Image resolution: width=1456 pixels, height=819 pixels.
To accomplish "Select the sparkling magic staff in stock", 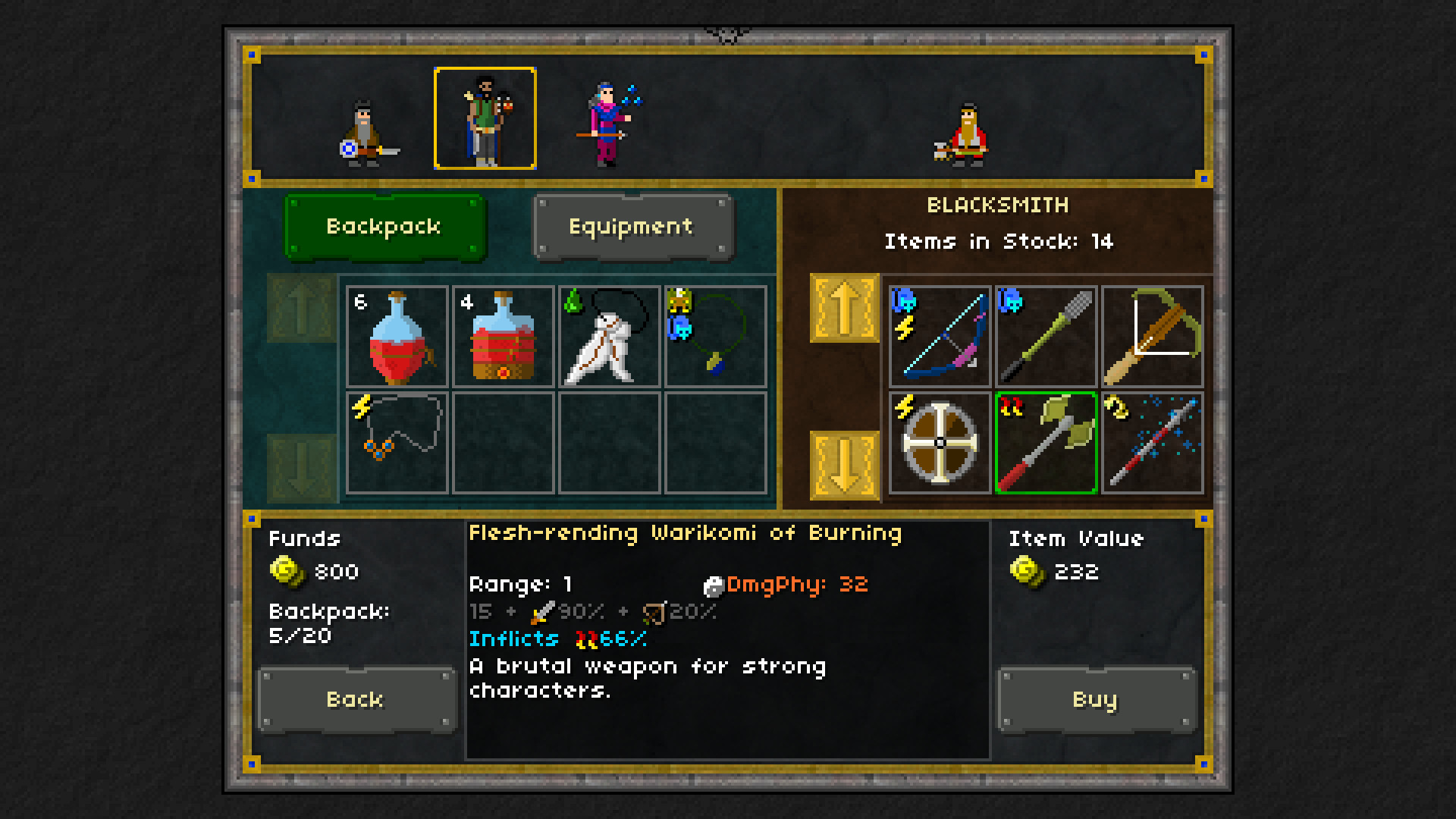I will pos(1152,442).
